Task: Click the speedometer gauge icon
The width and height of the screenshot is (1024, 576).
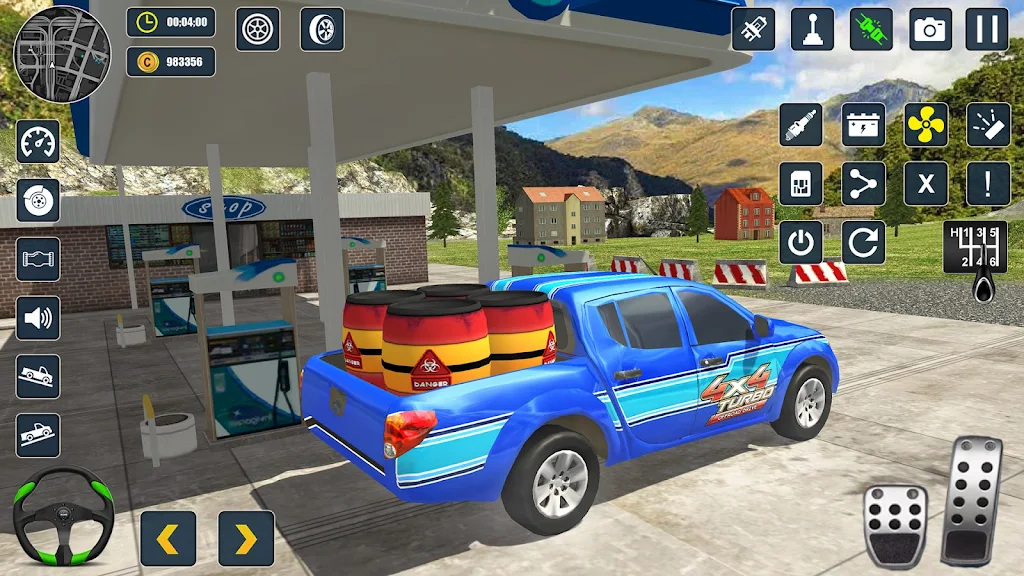Action: click(38, 142)
